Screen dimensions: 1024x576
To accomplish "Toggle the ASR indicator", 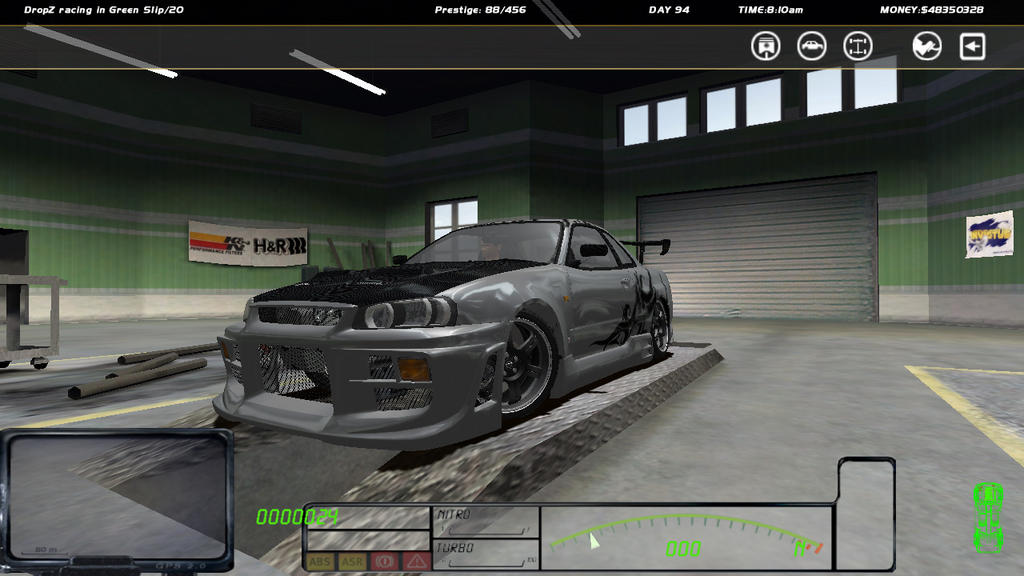I will [352, 562].
